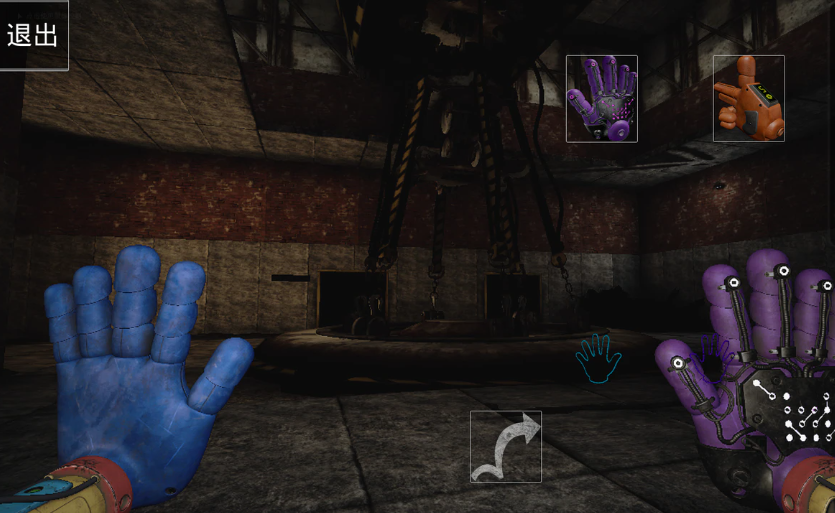The width and height of the screenshot is (835, 513).
Task: Activate the curved arrow jump button
Action: pyautogui.click(x=506, y=446)
